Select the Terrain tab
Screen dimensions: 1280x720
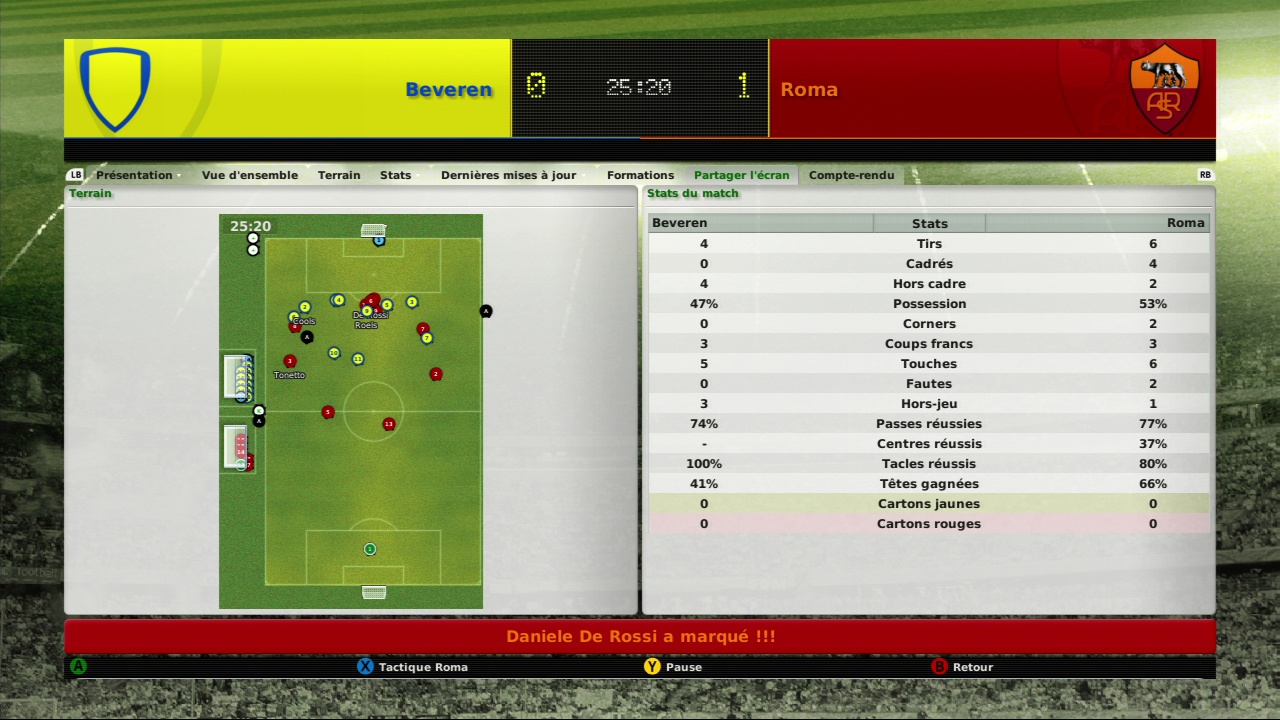[339, 175]
